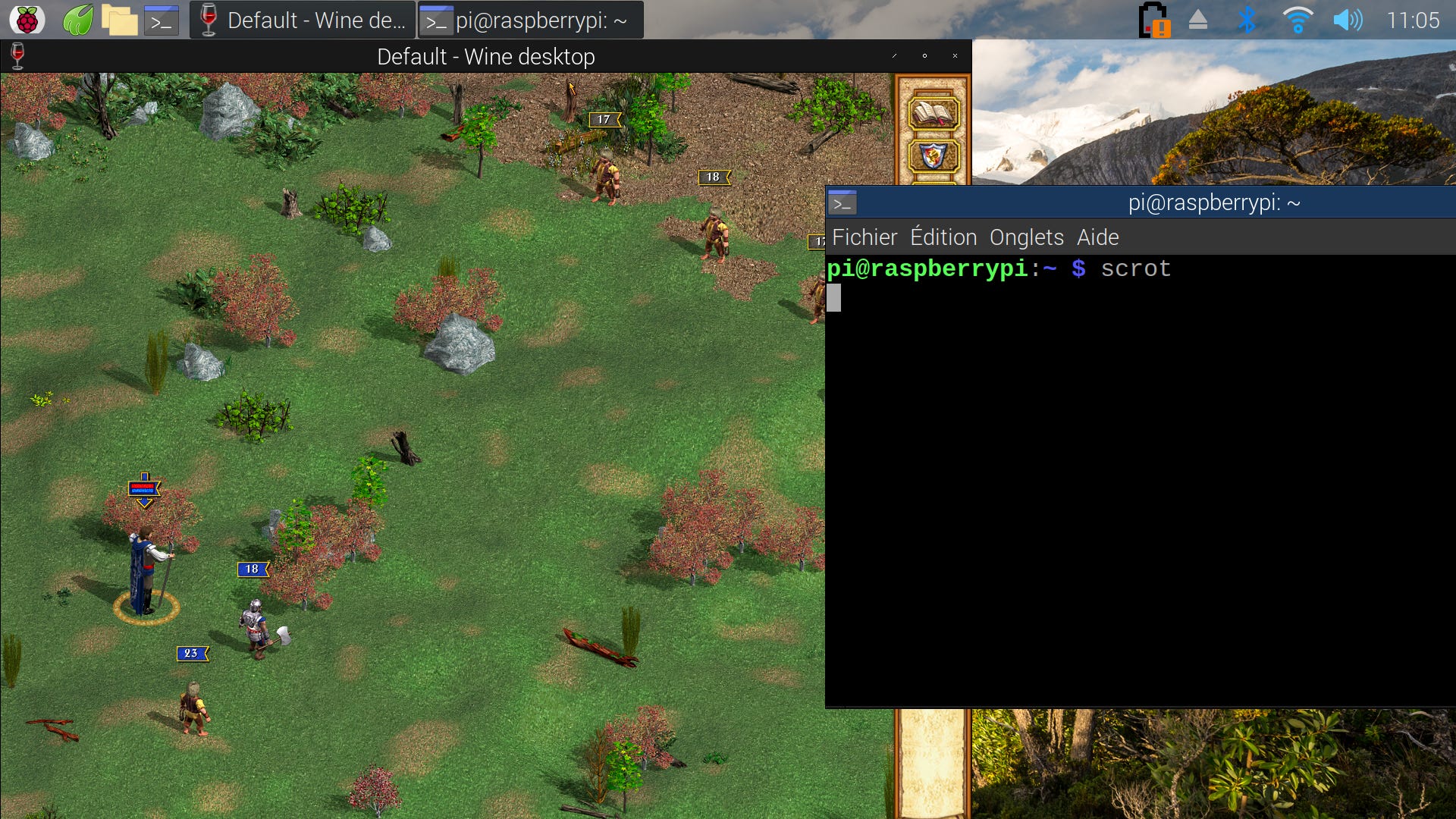Open the Onglets menu in the terminal

coord(1028,237)
